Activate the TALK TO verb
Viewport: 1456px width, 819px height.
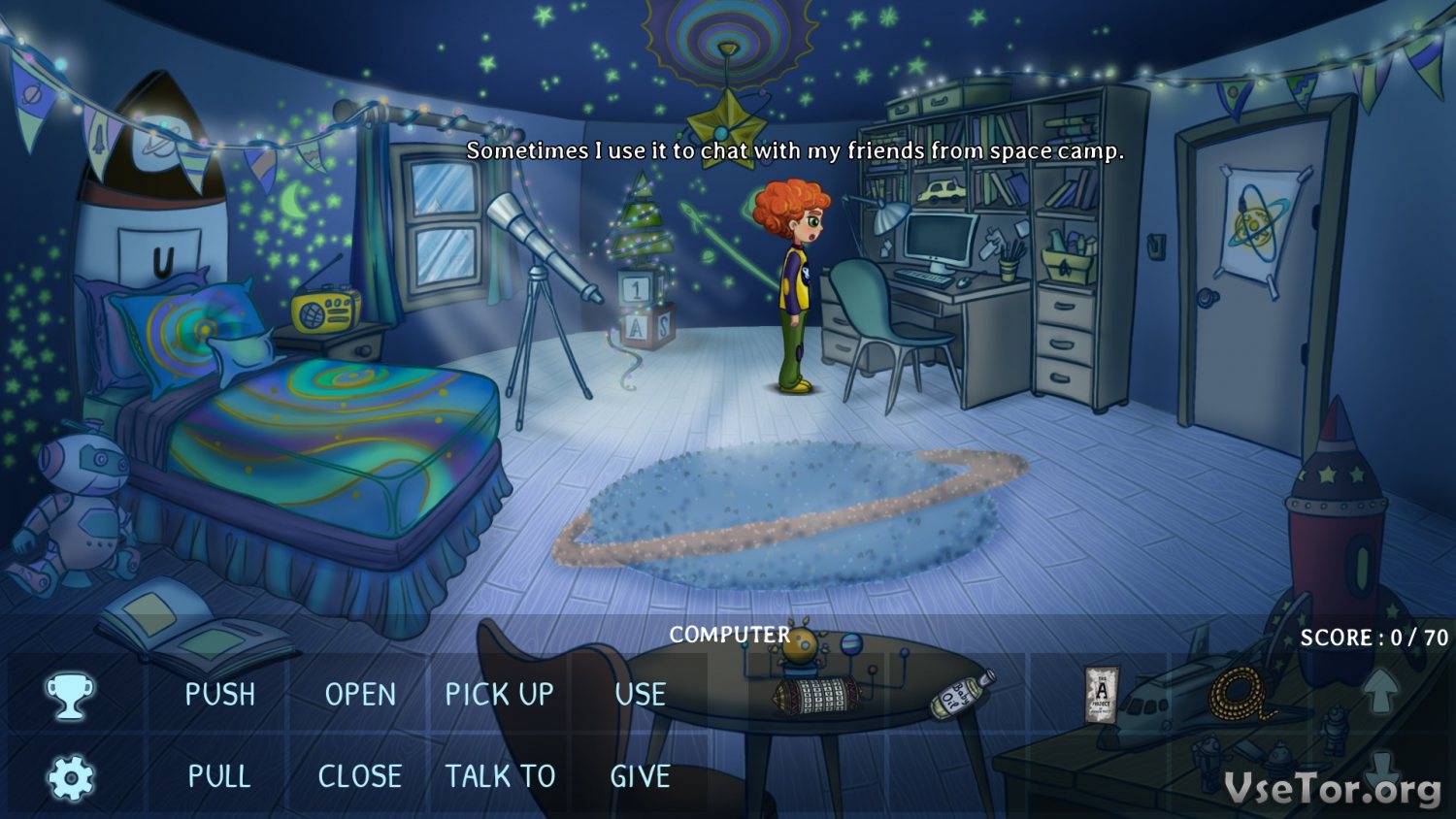[x=500, y=776]
